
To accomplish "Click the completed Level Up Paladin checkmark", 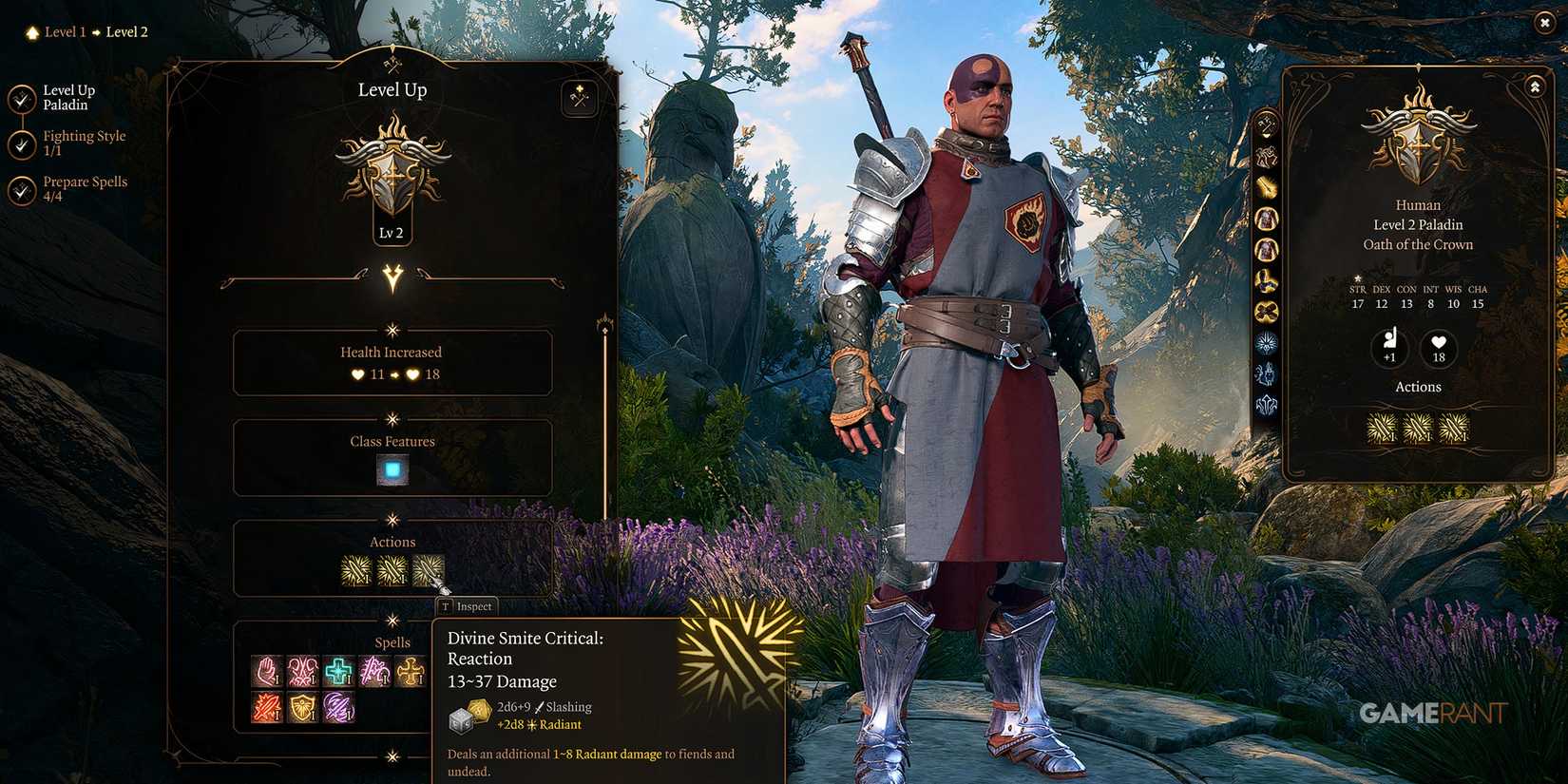I will tap(21, 96).
